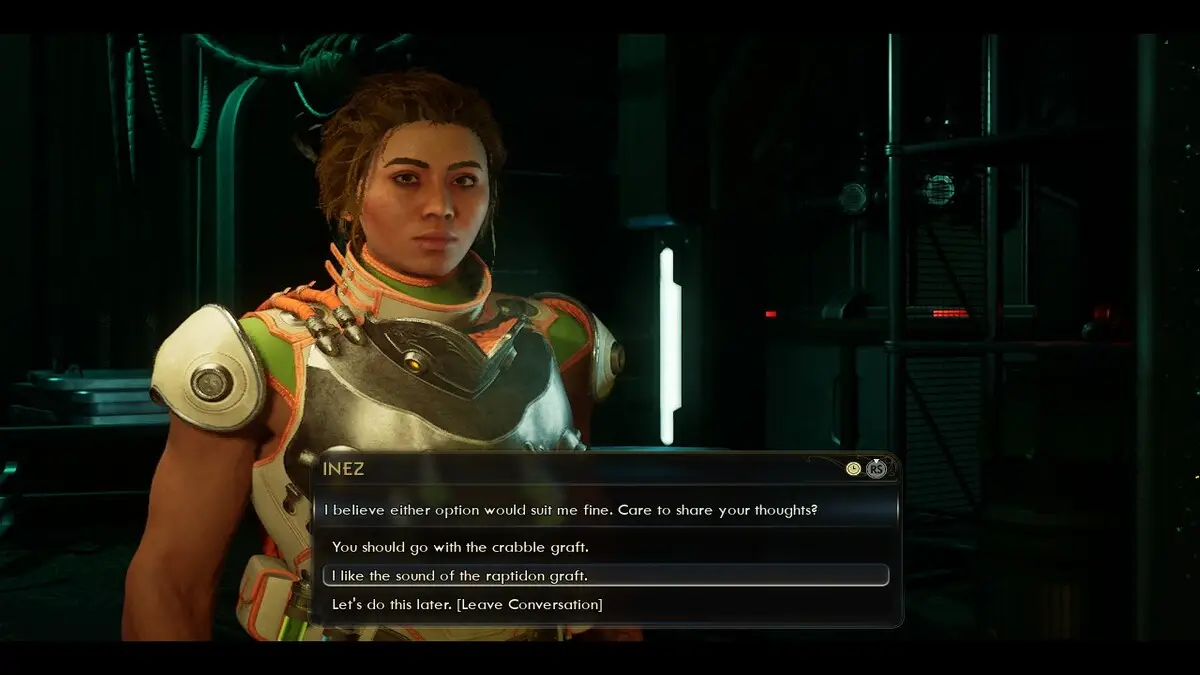The height and width of the screenshot is (675, 1200).
Task: Pick "Let's do this later" to leave conversation
Action: (467, 604)
